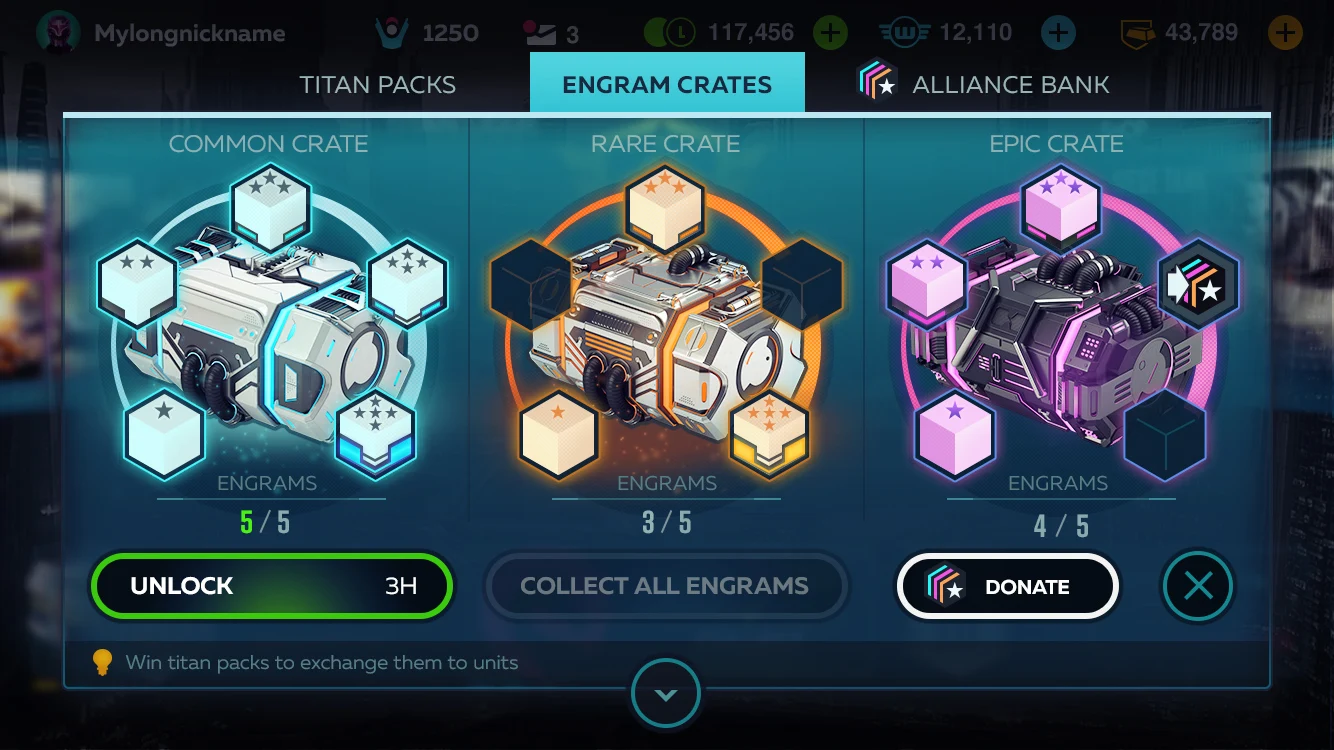The width and height of the screenshot is (1334, 750).
Task: Add more blue winged currency
Action: [1058, 33]
